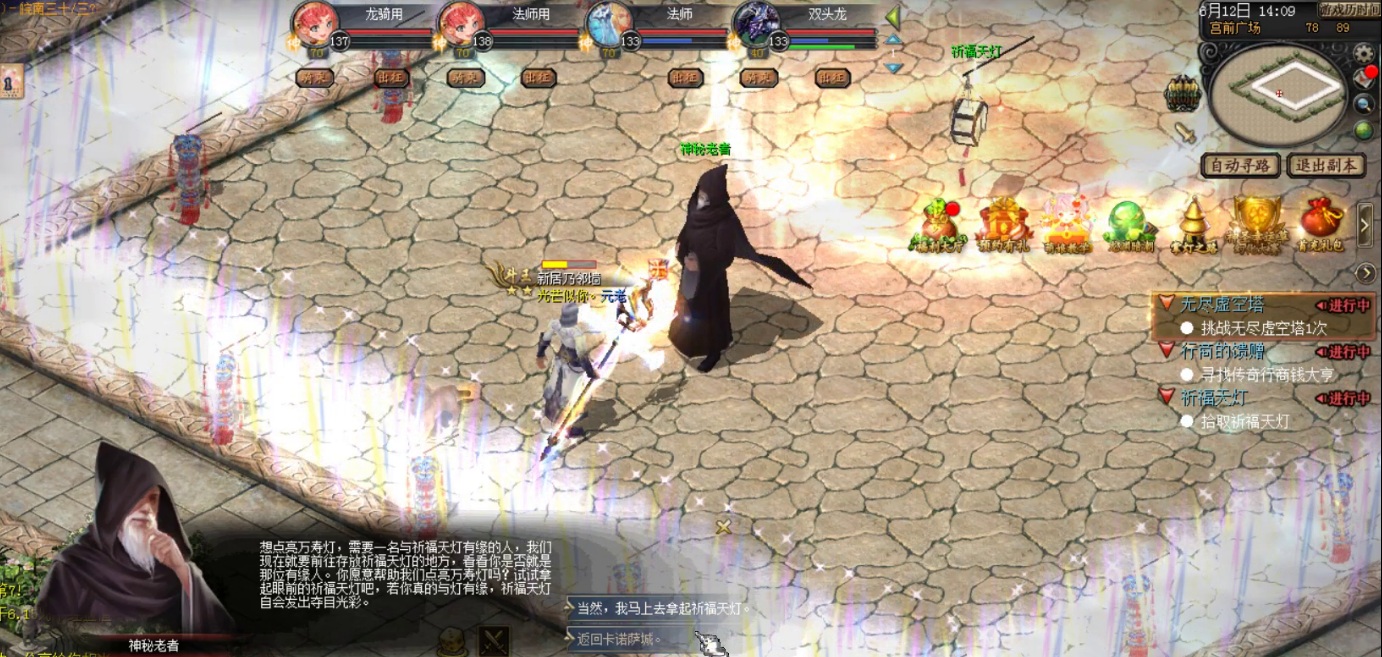Viewport: 1382px width, 657px height.
Task: Open the red gift box event icon
Action: pos(1001,223)
